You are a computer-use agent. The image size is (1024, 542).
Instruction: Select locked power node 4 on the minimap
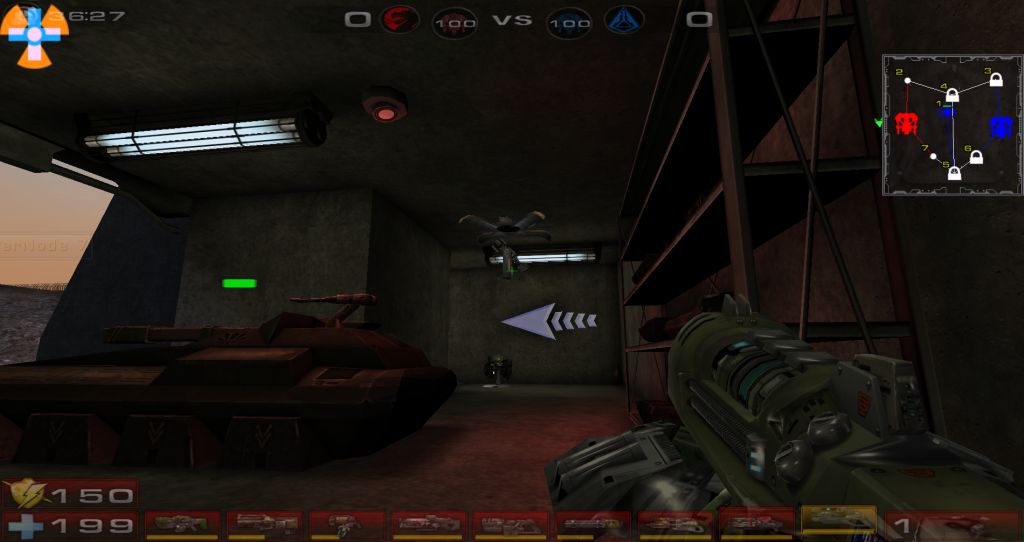(x=953, y=96)
